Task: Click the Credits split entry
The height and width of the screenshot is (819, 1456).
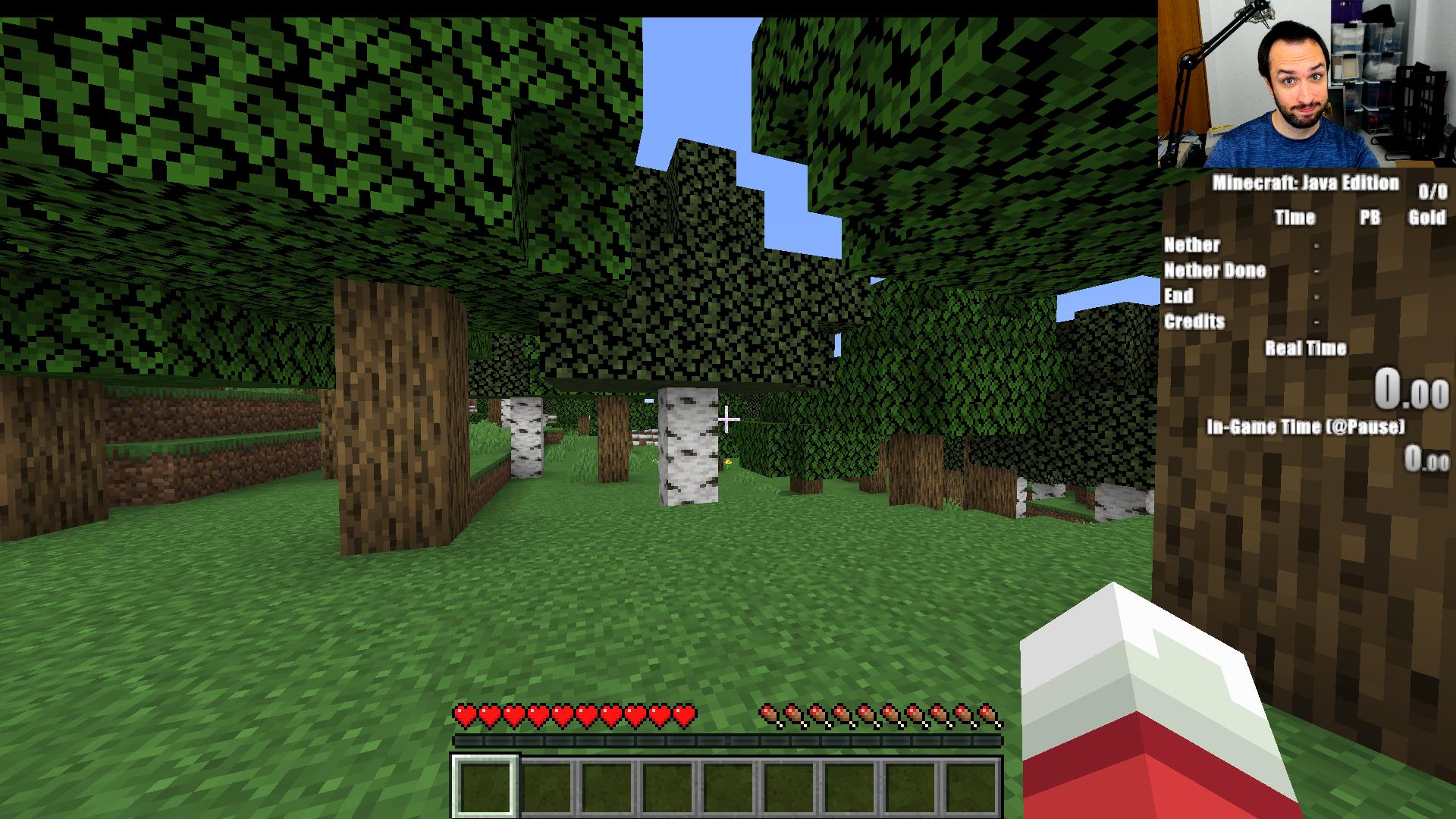Action: click(x=1196, y=322)
